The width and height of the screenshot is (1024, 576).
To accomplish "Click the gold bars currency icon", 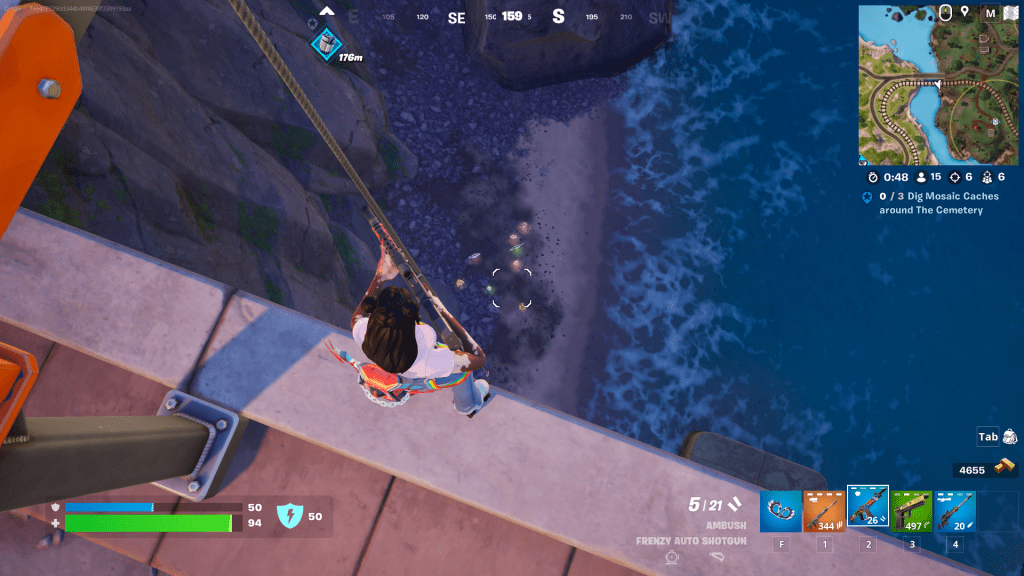I will pyautogui.click(x=1003, y=468).
